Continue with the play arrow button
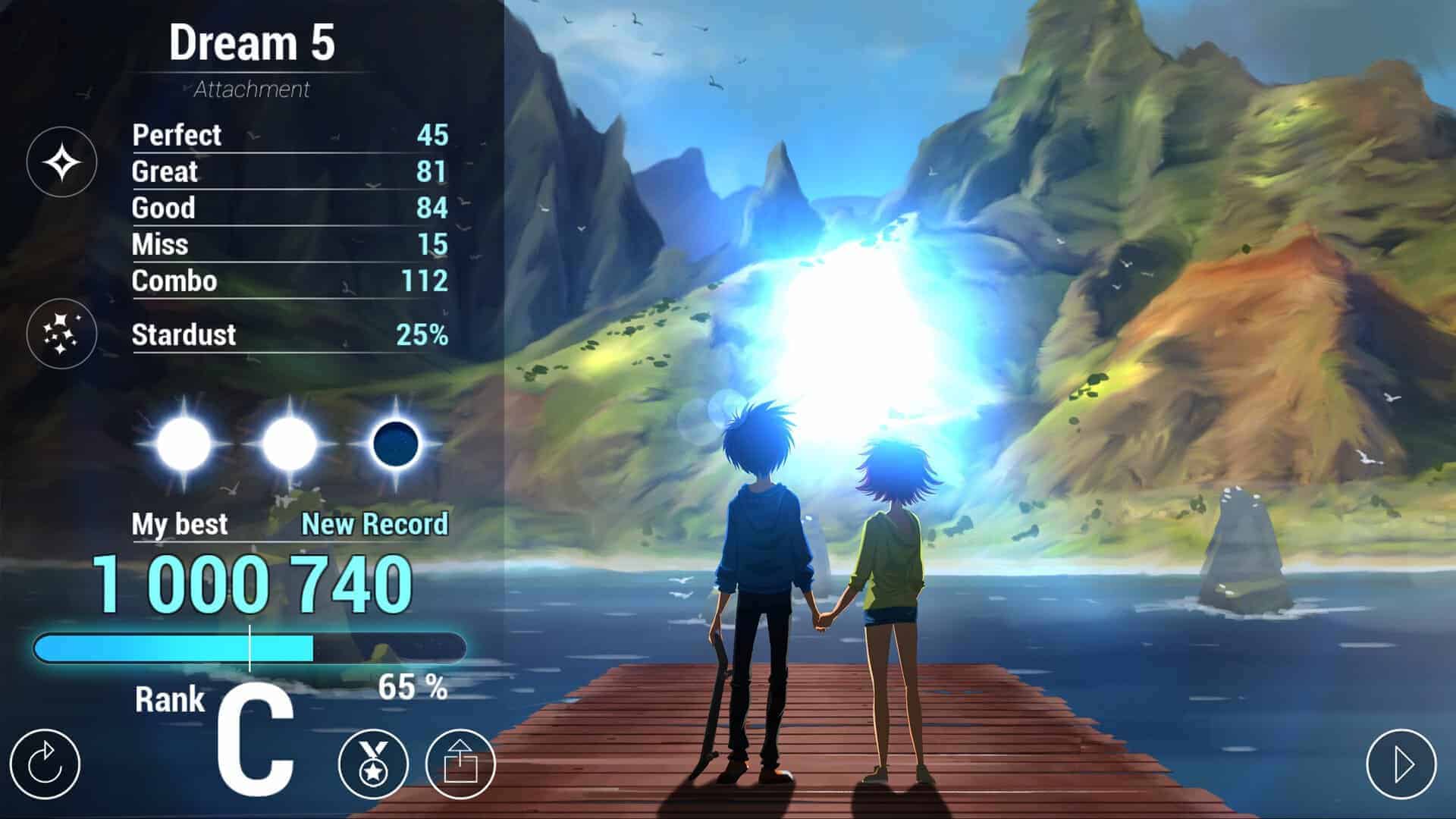Viewport: 1456px width, 819px height. 1401,764
